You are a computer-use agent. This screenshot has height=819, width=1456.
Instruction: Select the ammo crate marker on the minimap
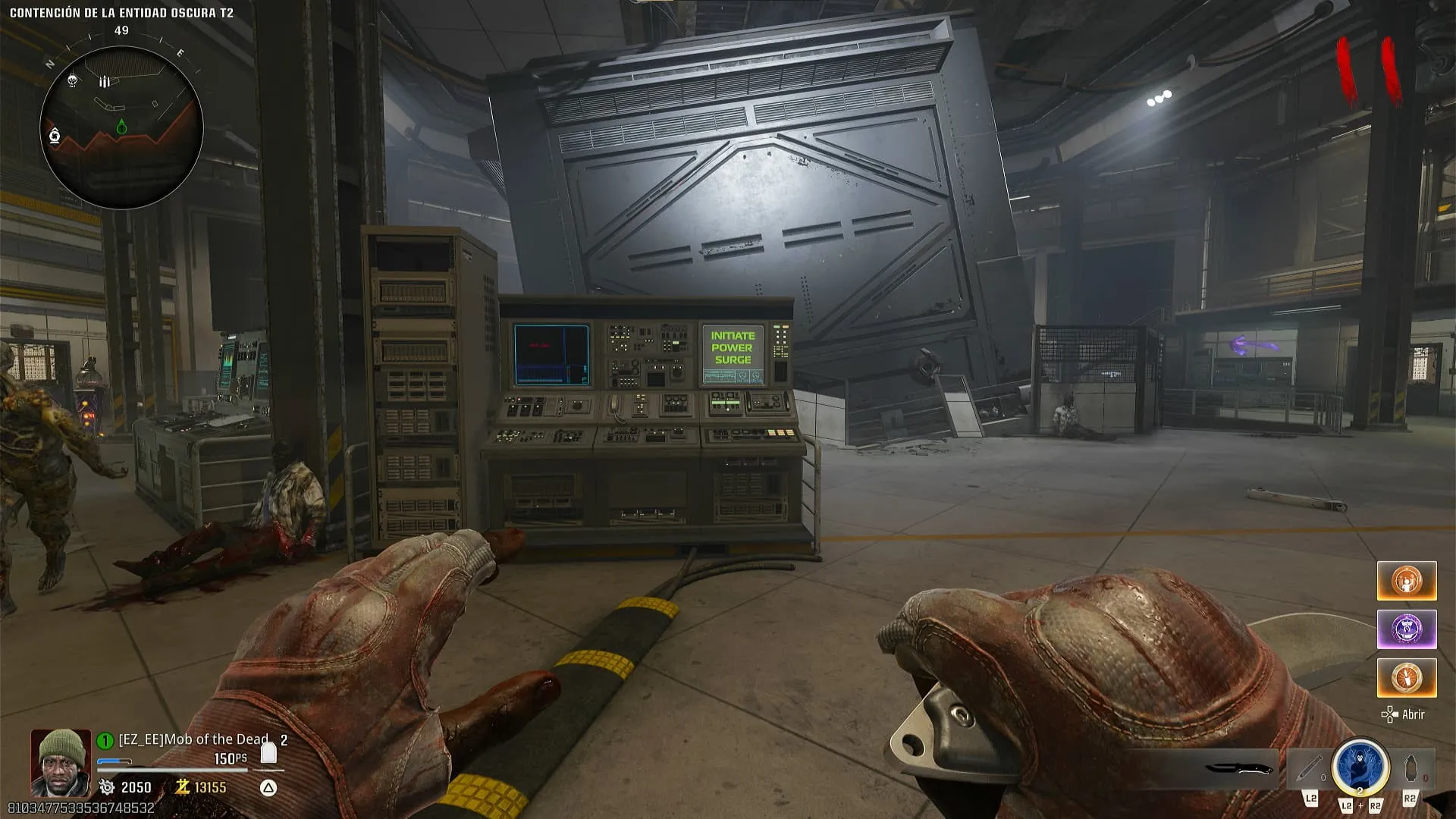(x=105, y=81)
